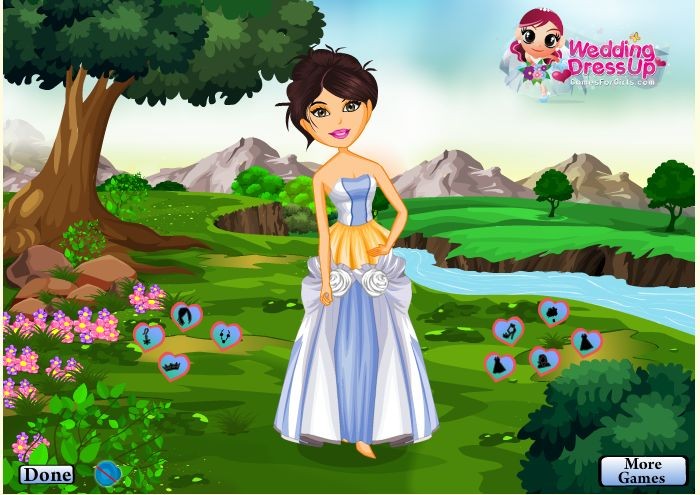Toggle the blue crossed-circle mute icon
700x495 pixels.
click(106, 471)
